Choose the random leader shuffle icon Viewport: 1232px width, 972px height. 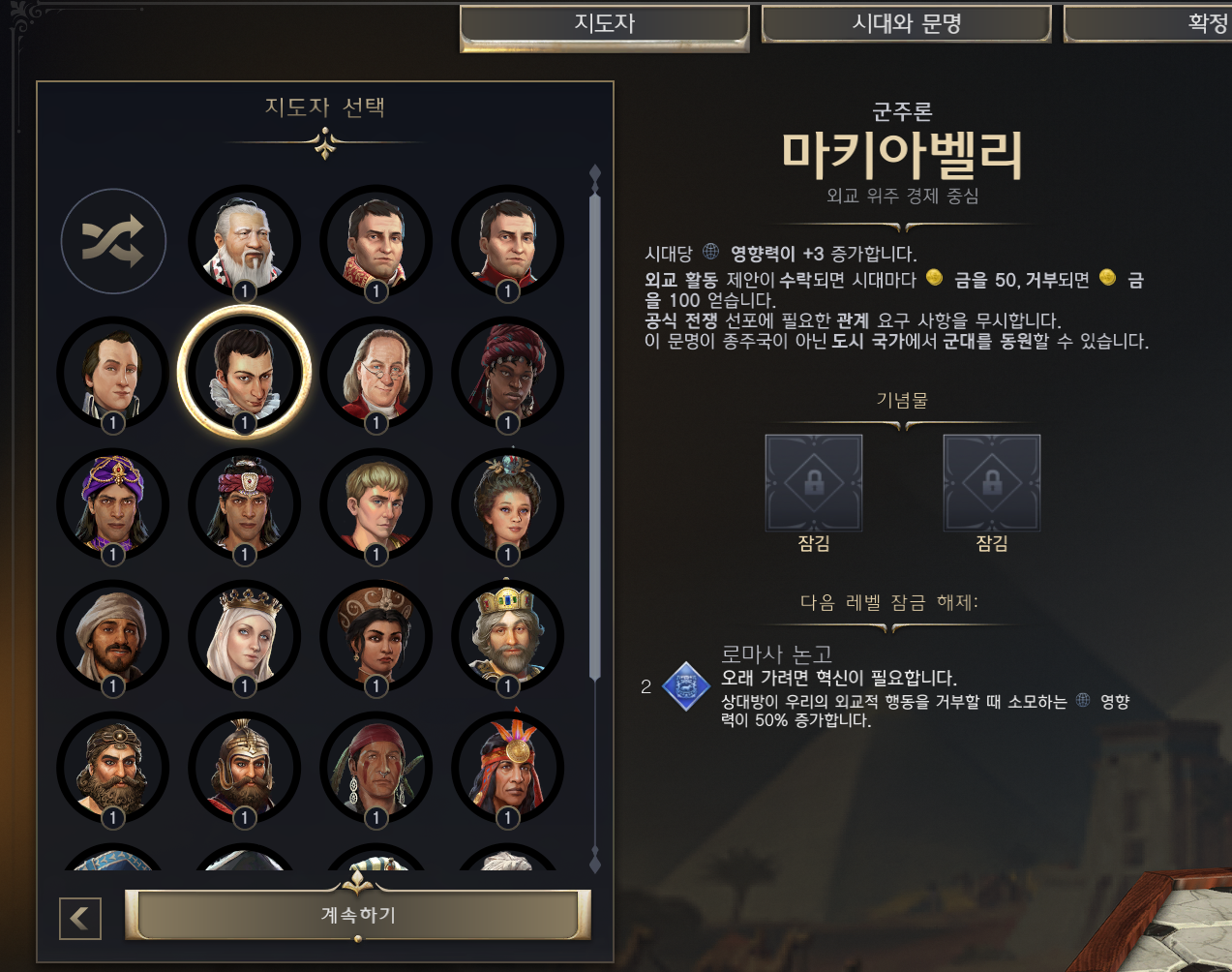click(x=113, y=241)
